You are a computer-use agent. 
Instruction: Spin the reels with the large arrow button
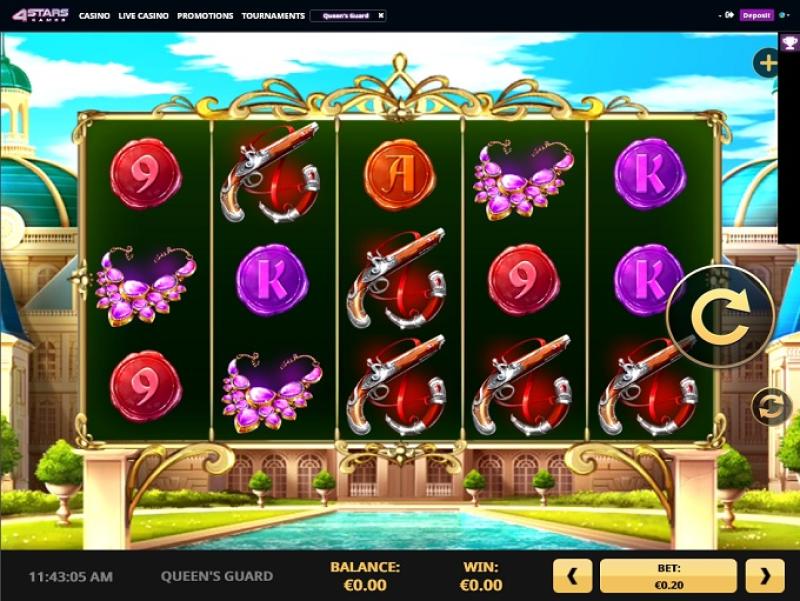pyautogui.click(x=720, y=317)
